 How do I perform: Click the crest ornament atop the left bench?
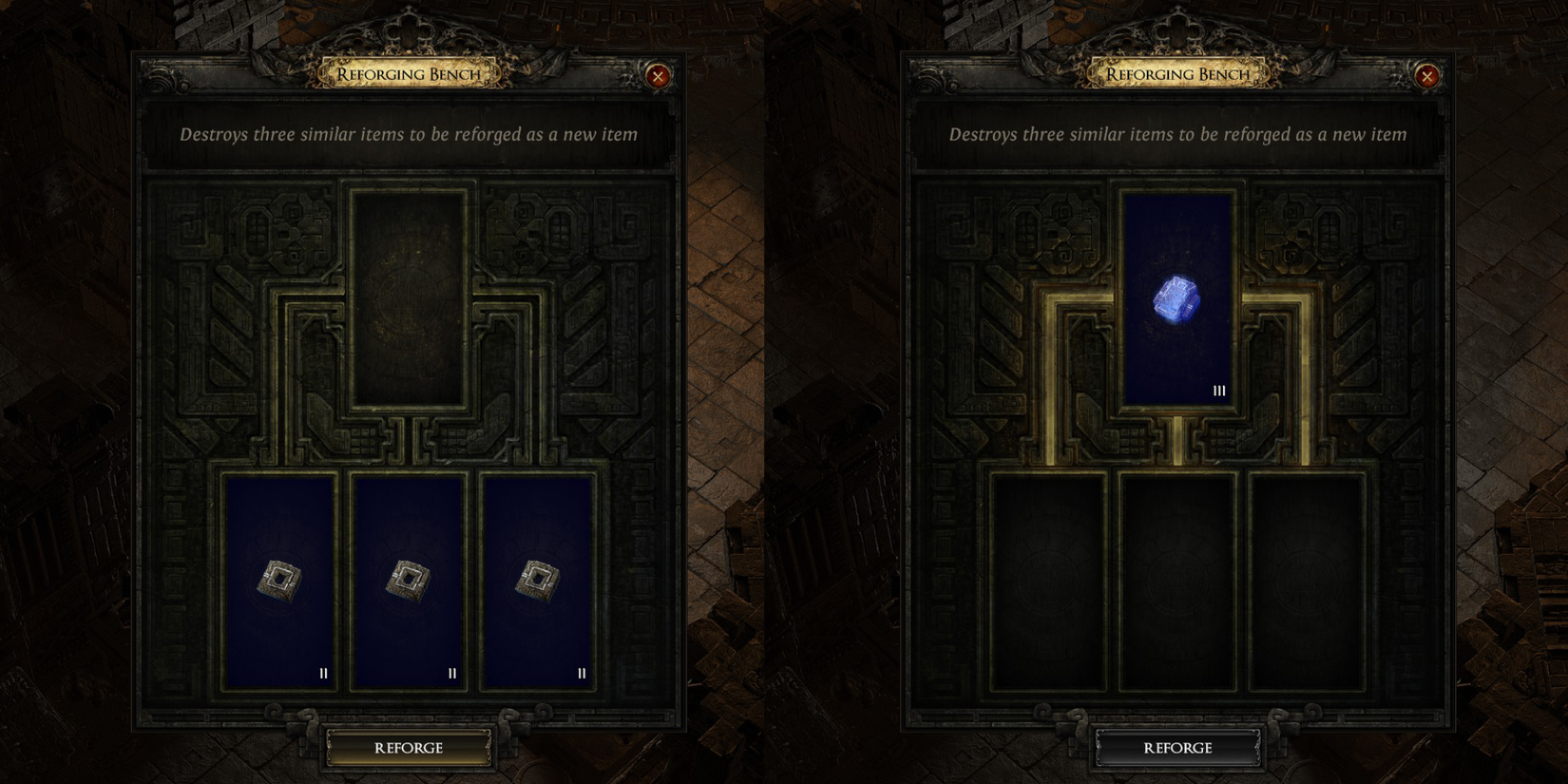click(x=409, y=29)
